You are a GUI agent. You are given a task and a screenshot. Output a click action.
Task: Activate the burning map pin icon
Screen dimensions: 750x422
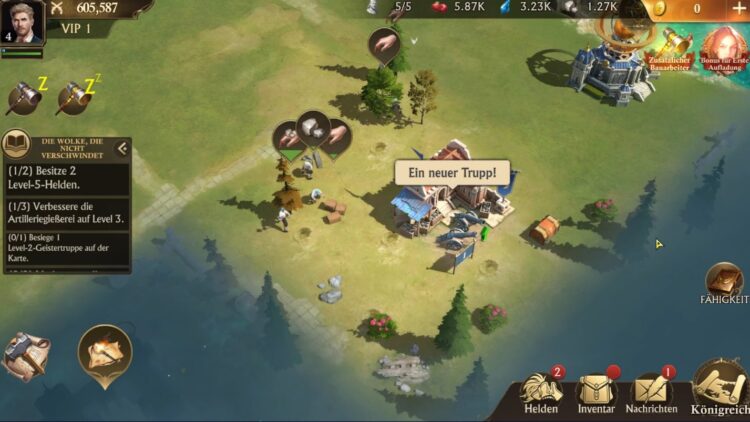tap(105, 353)
